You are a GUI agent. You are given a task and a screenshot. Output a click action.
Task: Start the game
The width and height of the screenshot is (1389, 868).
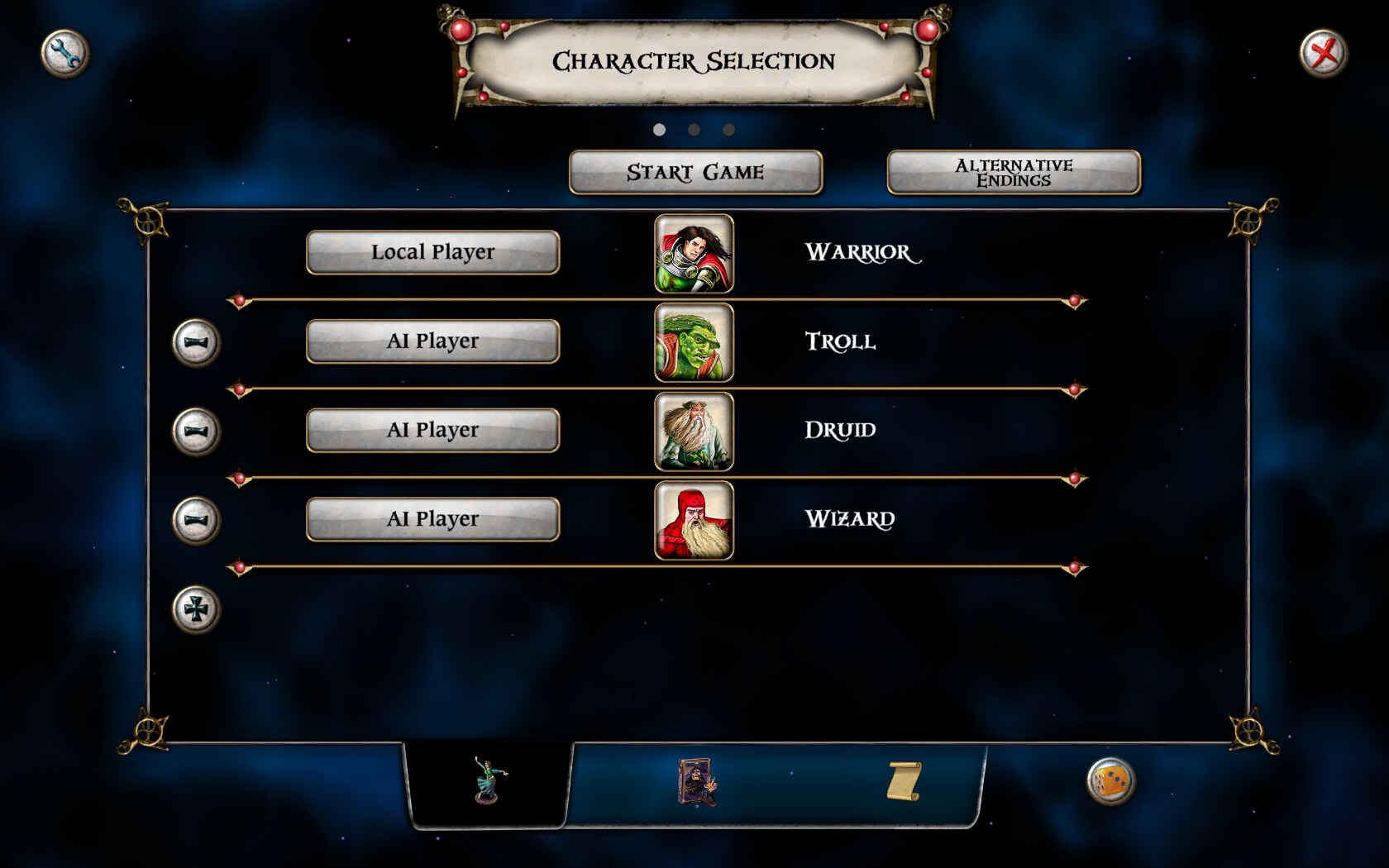point(695,172)
